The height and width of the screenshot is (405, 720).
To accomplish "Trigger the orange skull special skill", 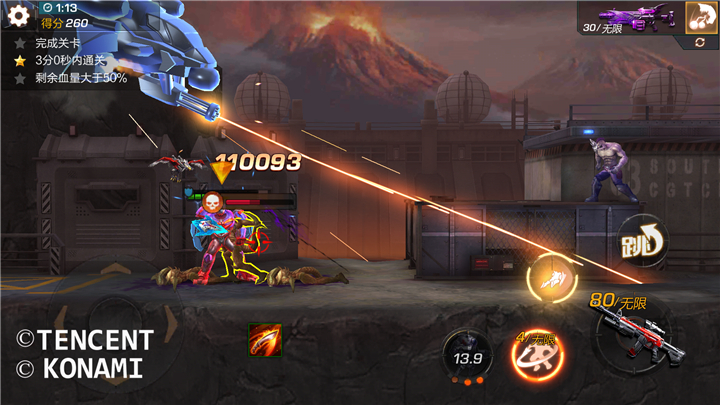I will (537, 355).
